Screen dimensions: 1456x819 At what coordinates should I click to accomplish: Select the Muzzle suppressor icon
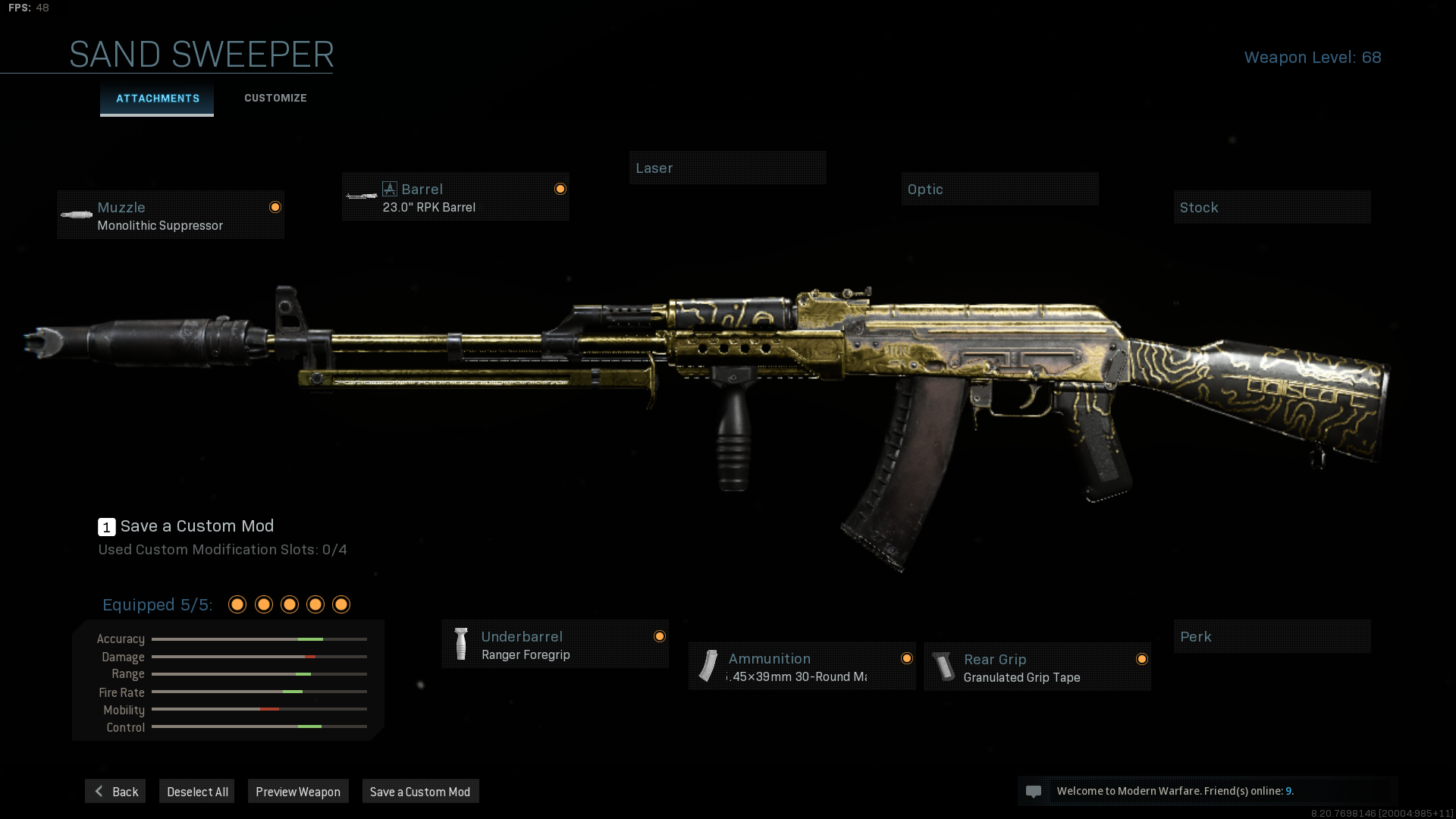pyautogui.click(x=76, y=215)
